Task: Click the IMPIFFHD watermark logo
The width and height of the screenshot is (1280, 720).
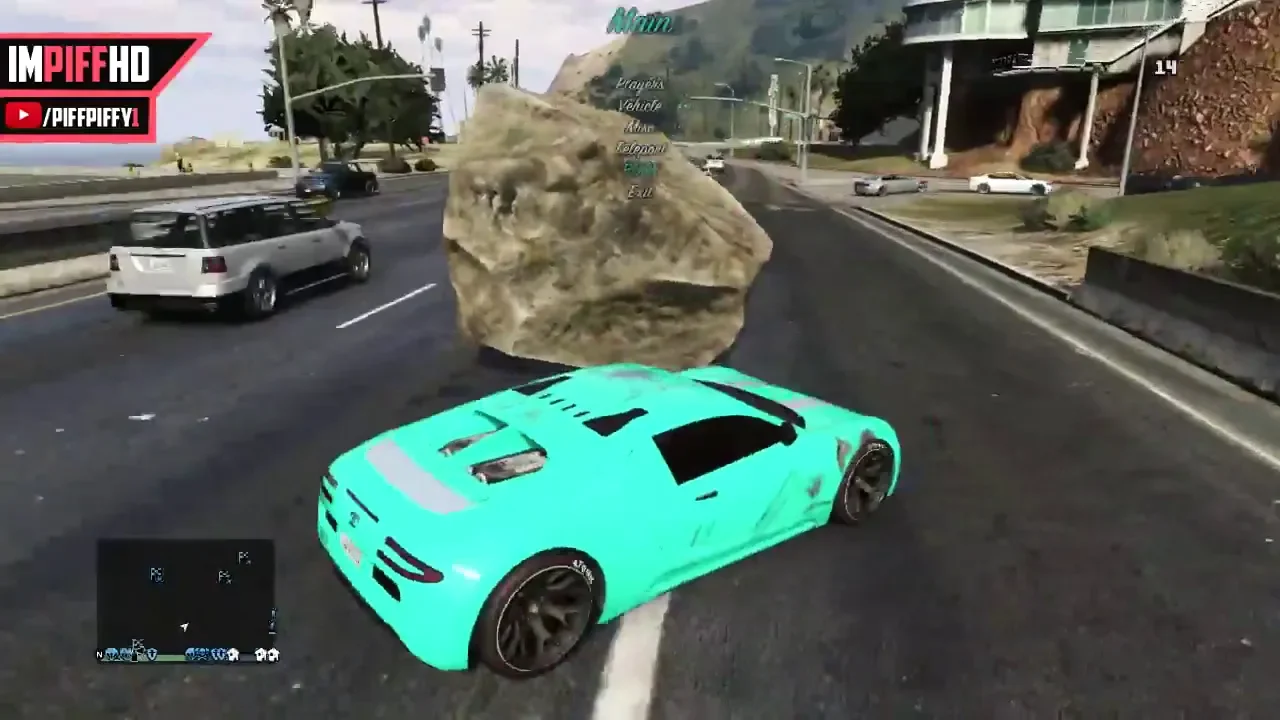Action: (x=80, y=65)
